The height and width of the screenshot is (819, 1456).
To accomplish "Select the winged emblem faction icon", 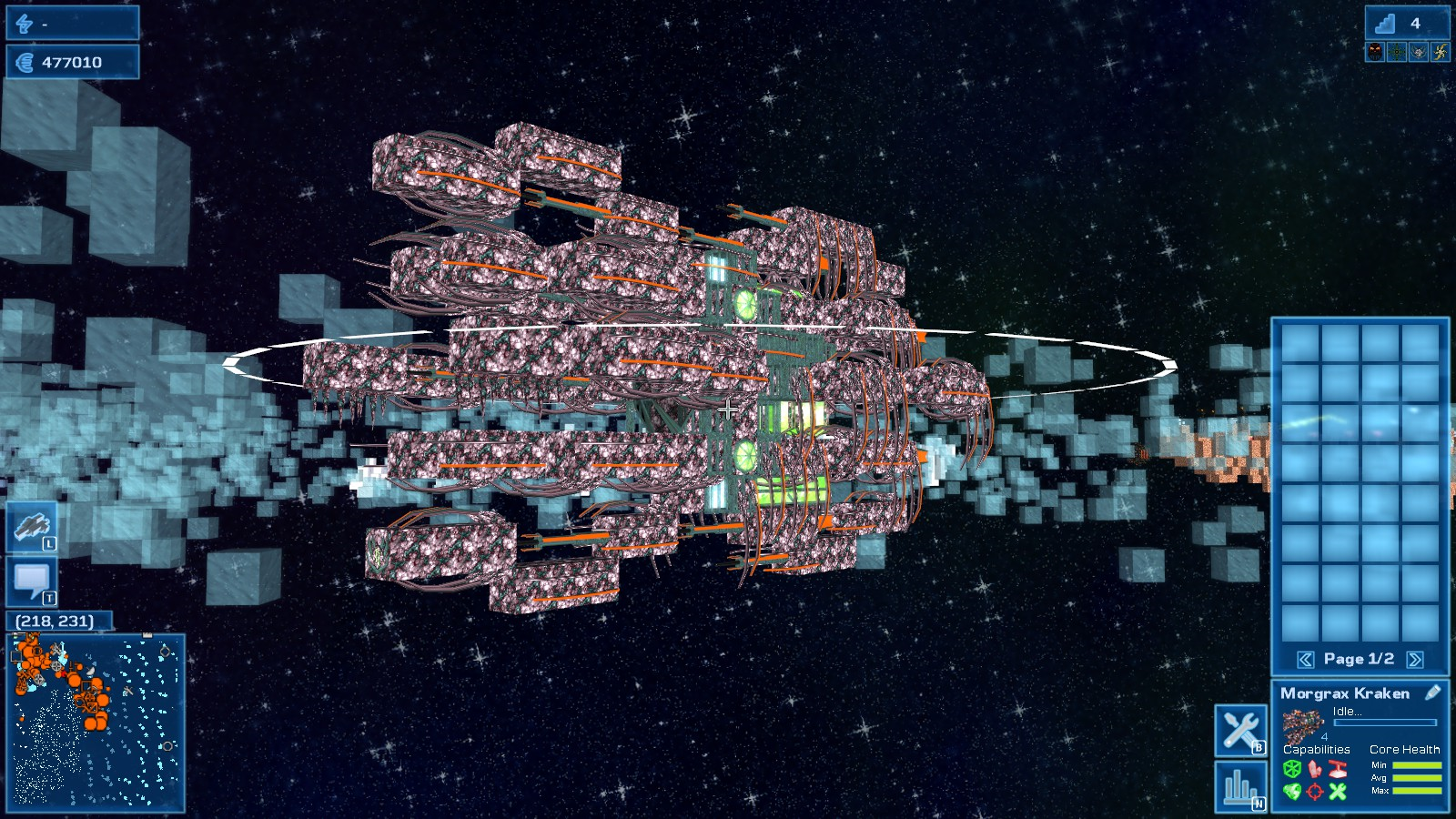I will (1419, 52).
